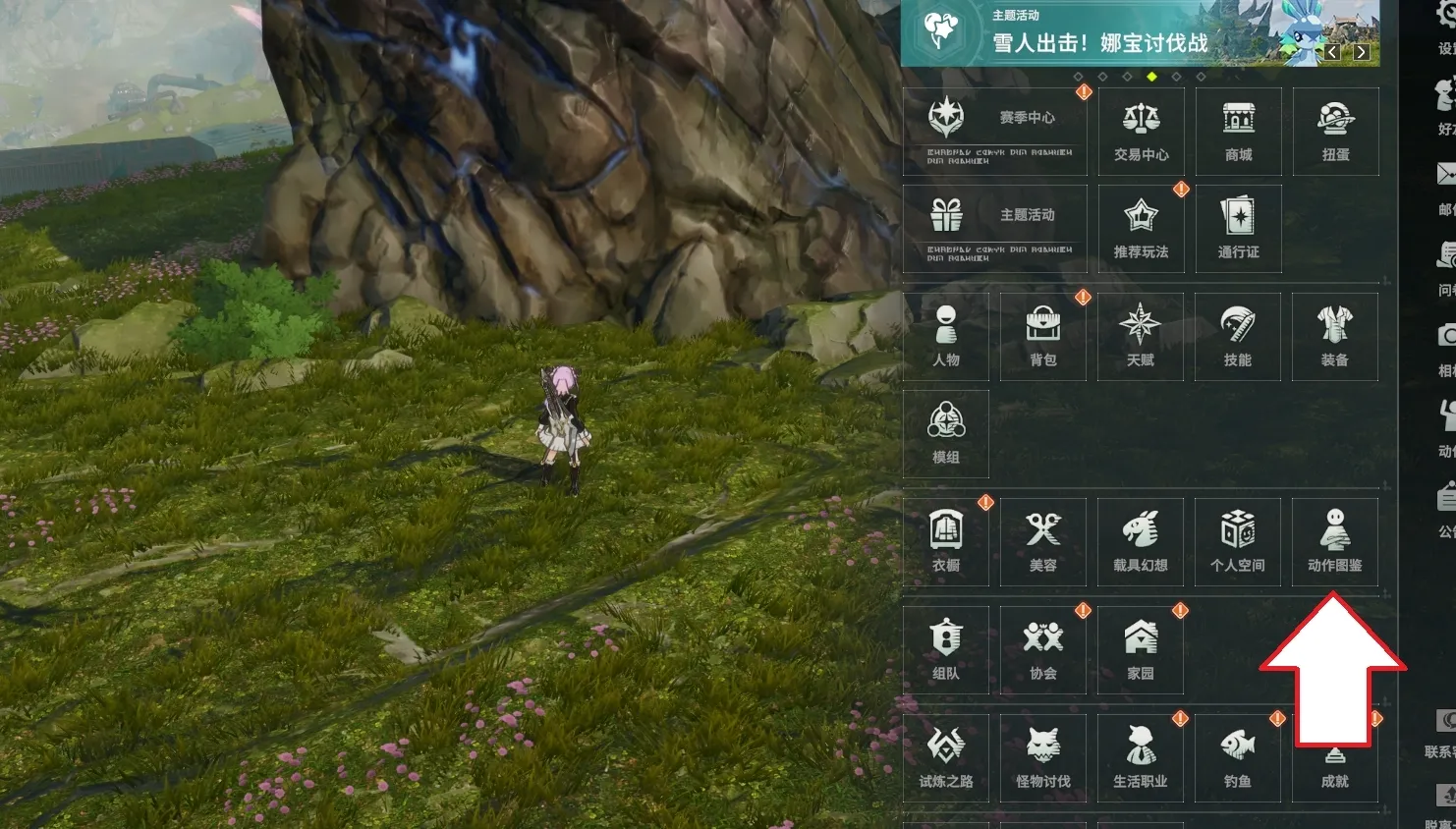Viewport: 1456px width, 829px height.
Task: Select 推荐玩法 recommended gameplay
Action: coord(1141,229)
